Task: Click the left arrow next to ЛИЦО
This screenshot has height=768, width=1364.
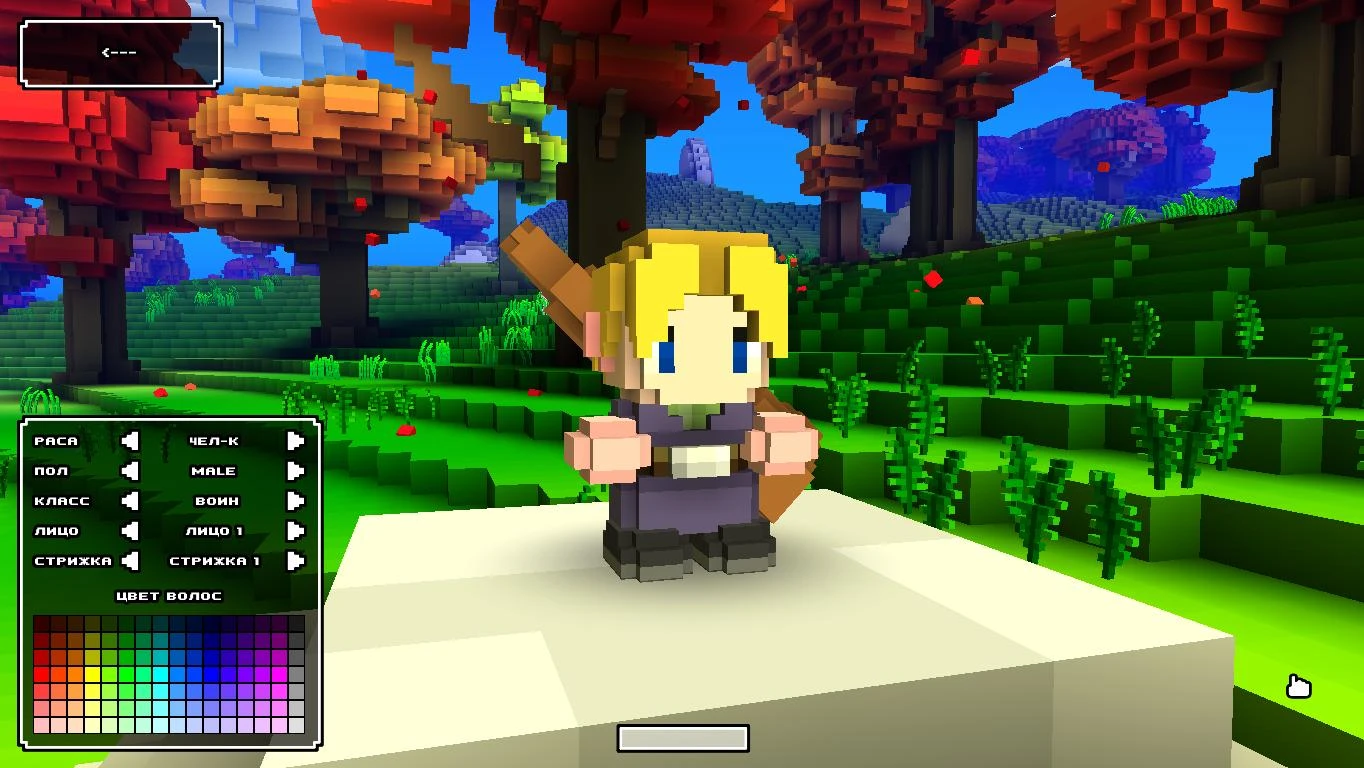Action: pos(131,531)
